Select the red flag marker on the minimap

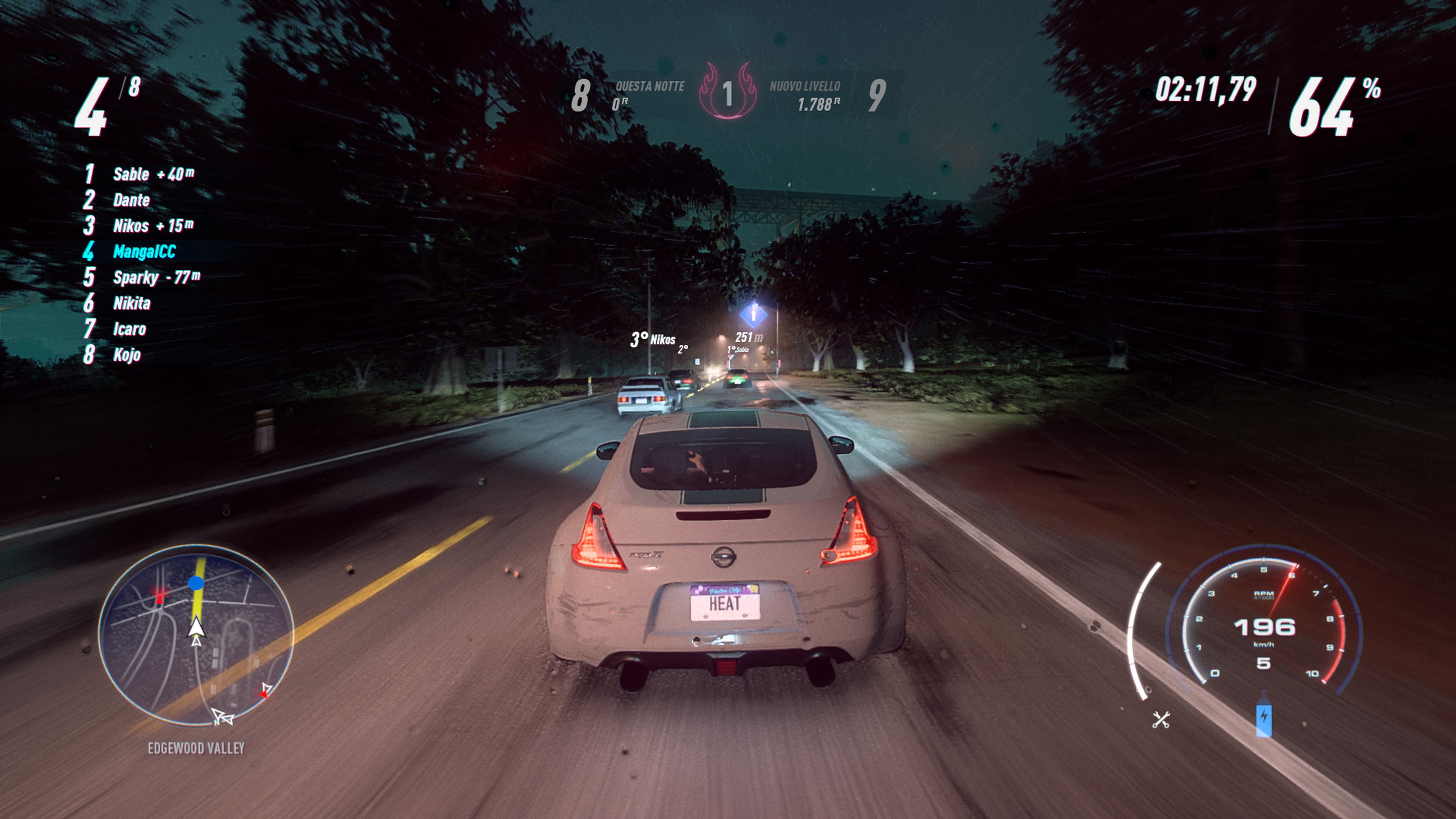(160, 598)
